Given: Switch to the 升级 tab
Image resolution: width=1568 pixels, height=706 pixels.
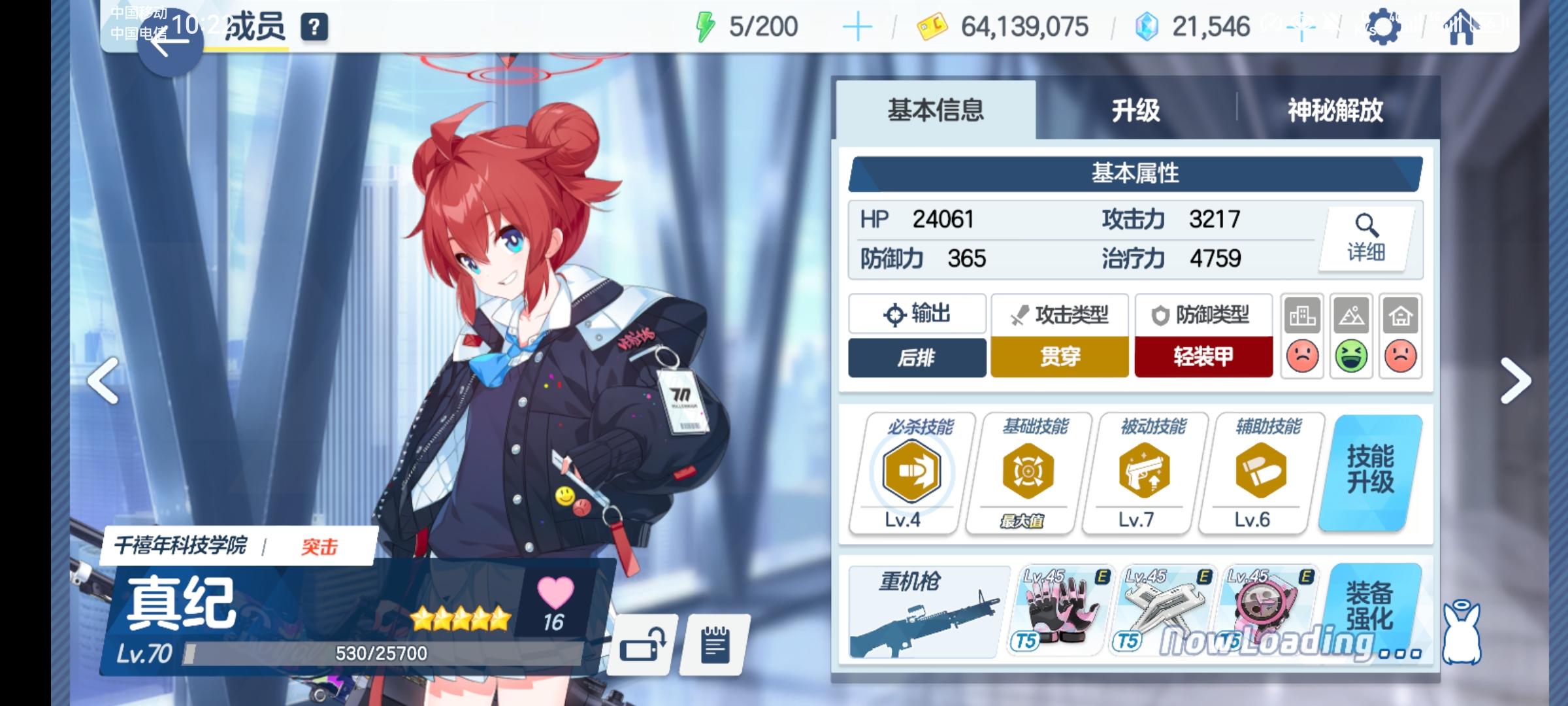Looking at the screenshot, I should tap(1135, 112).
